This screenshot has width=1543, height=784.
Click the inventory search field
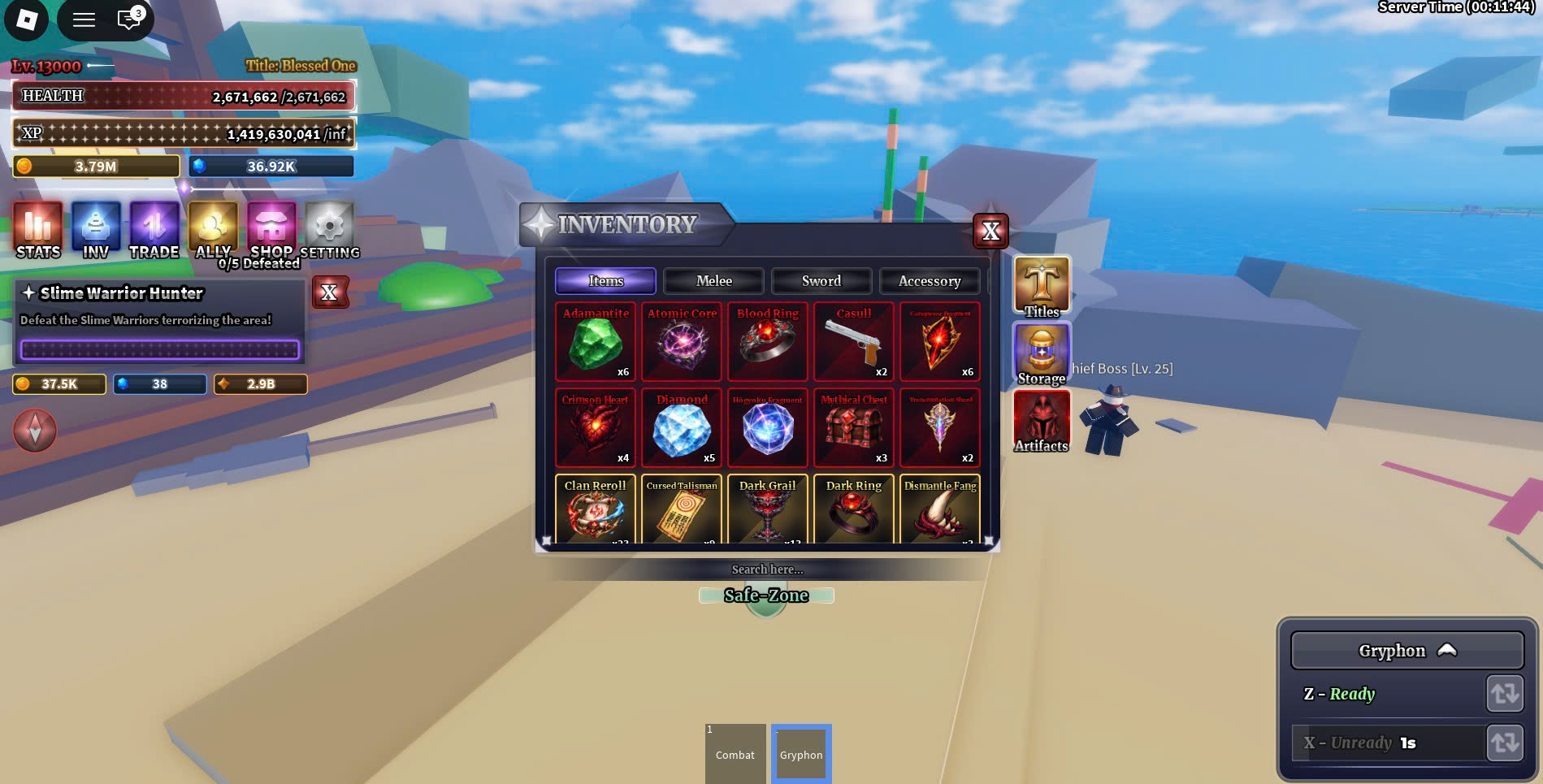(767, 570)
